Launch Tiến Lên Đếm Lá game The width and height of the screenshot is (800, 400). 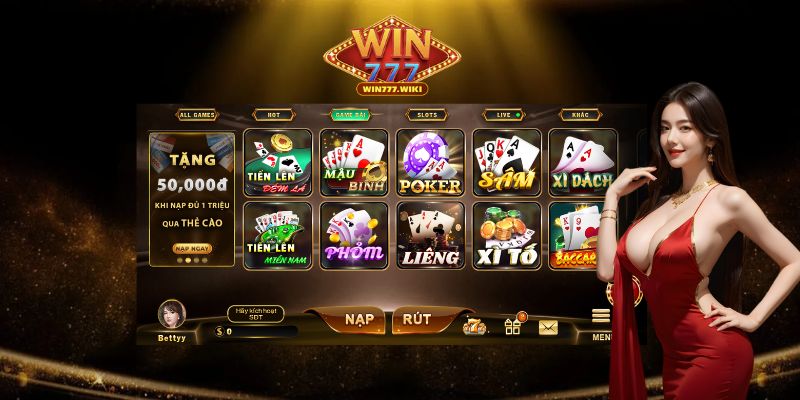[277, 162]
